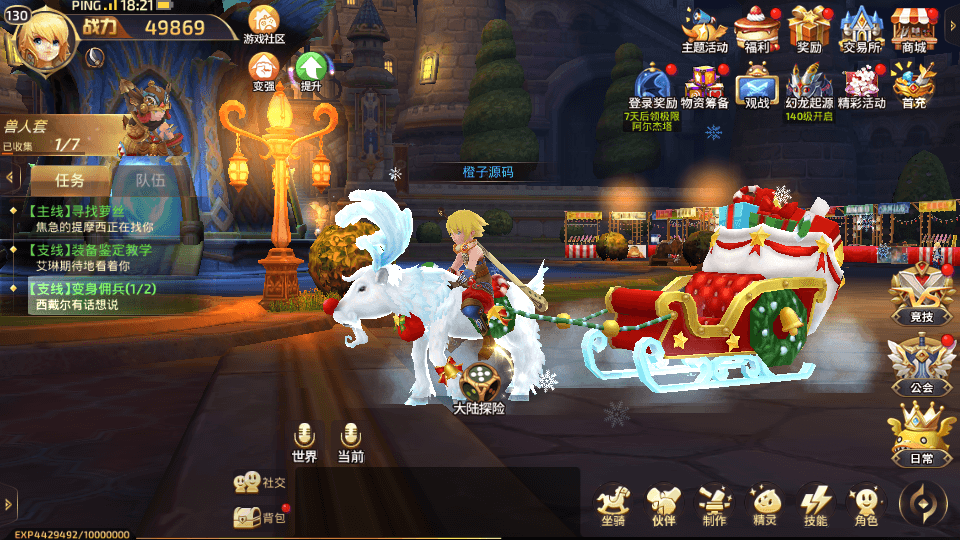
Task: Open the 背包 backpack
Action: click(260, 516)
